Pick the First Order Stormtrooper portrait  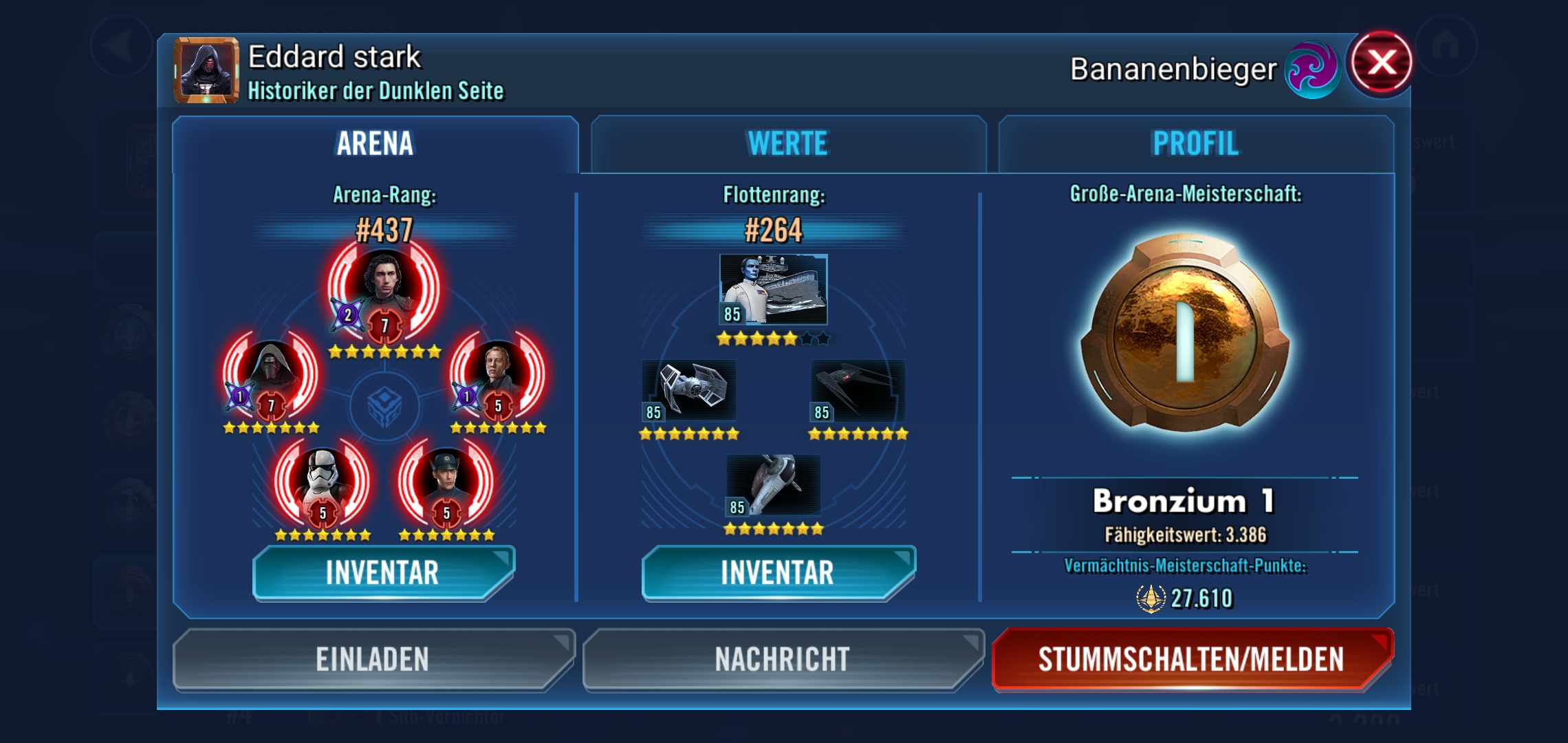tap(322, 482)
